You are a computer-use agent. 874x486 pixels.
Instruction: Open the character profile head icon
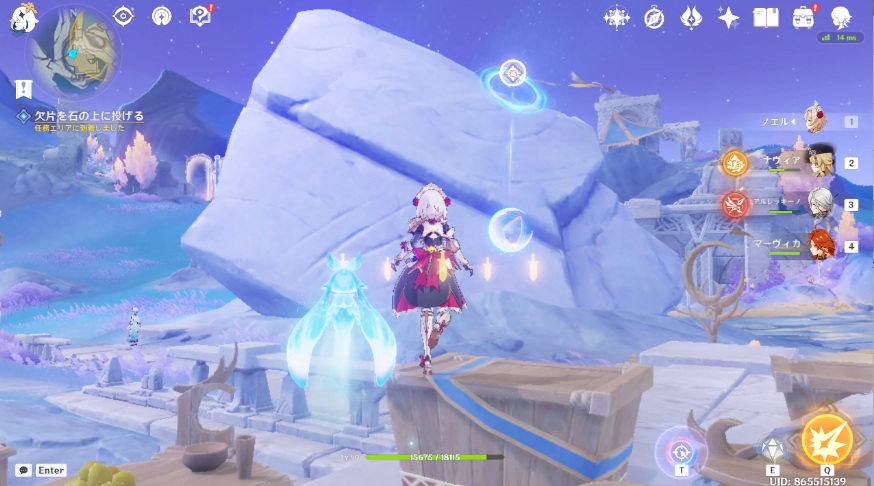840,17
